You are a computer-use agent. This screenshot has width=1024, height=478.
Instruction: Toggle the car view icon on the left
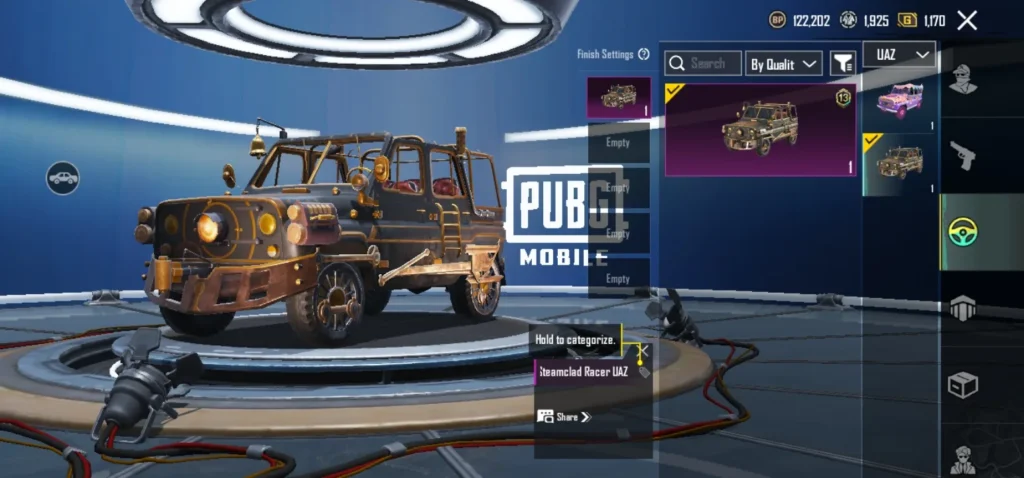(63, 178)
